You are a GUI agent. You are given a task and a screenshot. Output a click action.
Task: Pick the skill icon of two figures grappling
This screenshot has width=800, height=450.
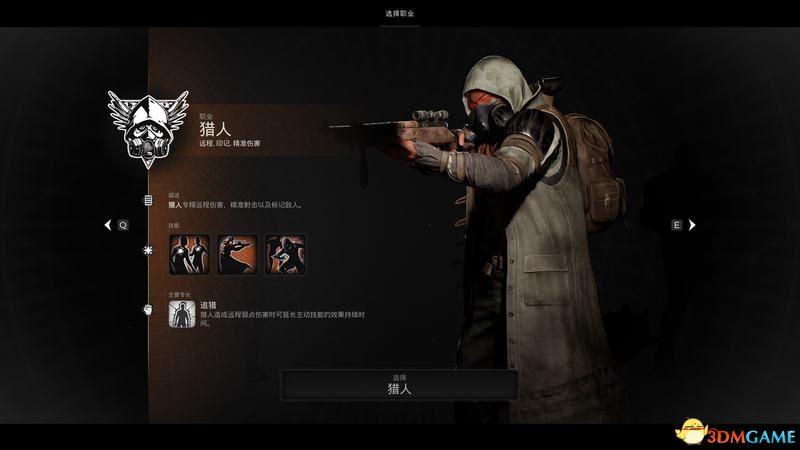pyautogui.click(x=285, y=254)
